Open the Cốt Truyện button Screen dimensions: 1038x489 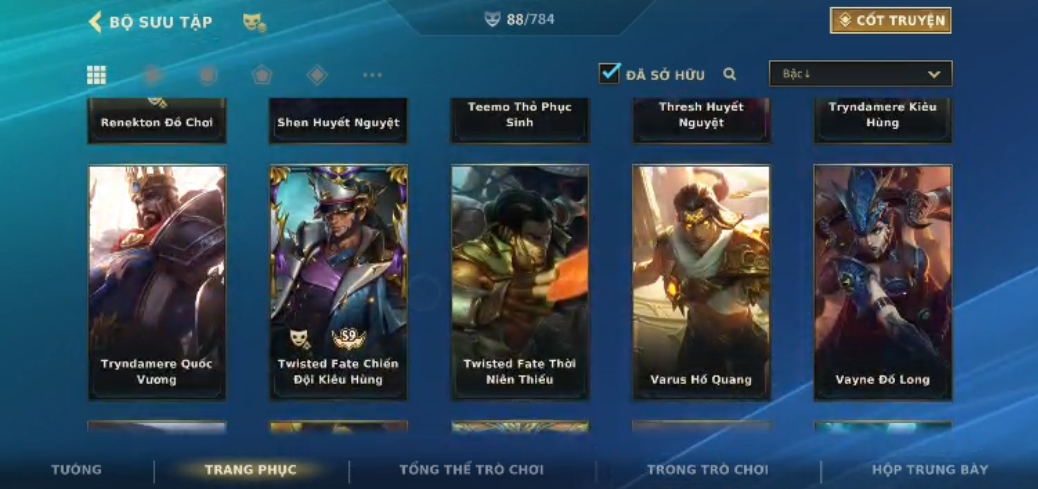(x=890, y=21)
